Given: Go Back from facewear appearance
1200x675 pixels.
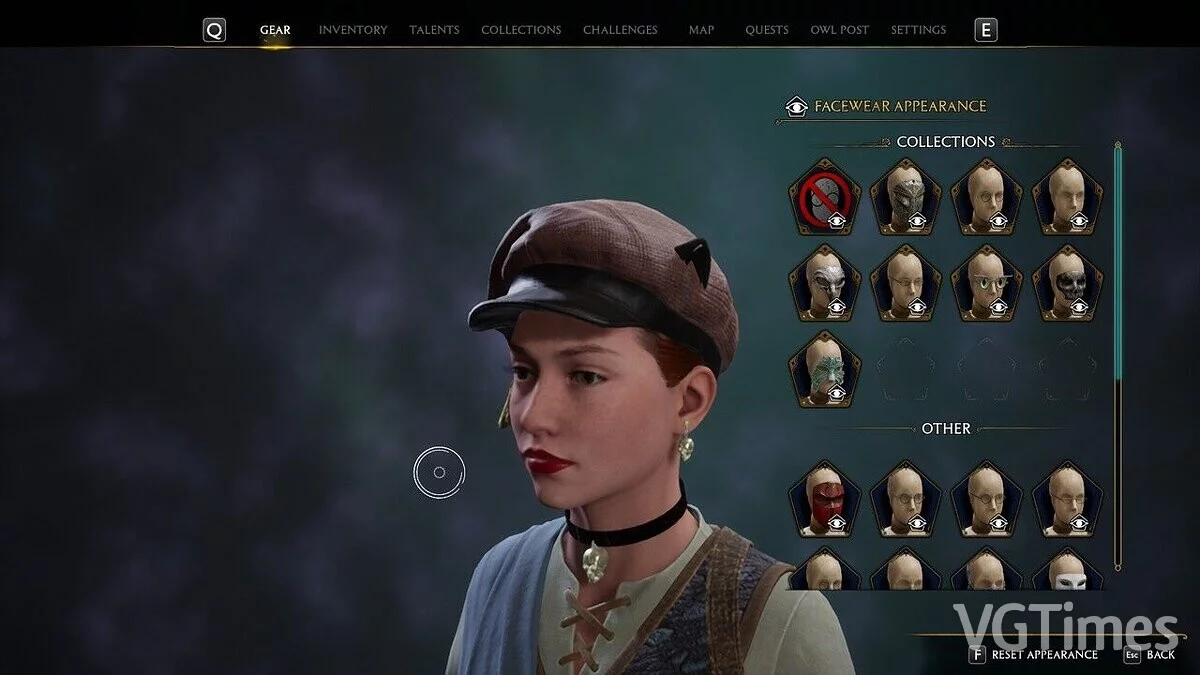Looking at the screenshot, I should click(x=1150, y=655).
